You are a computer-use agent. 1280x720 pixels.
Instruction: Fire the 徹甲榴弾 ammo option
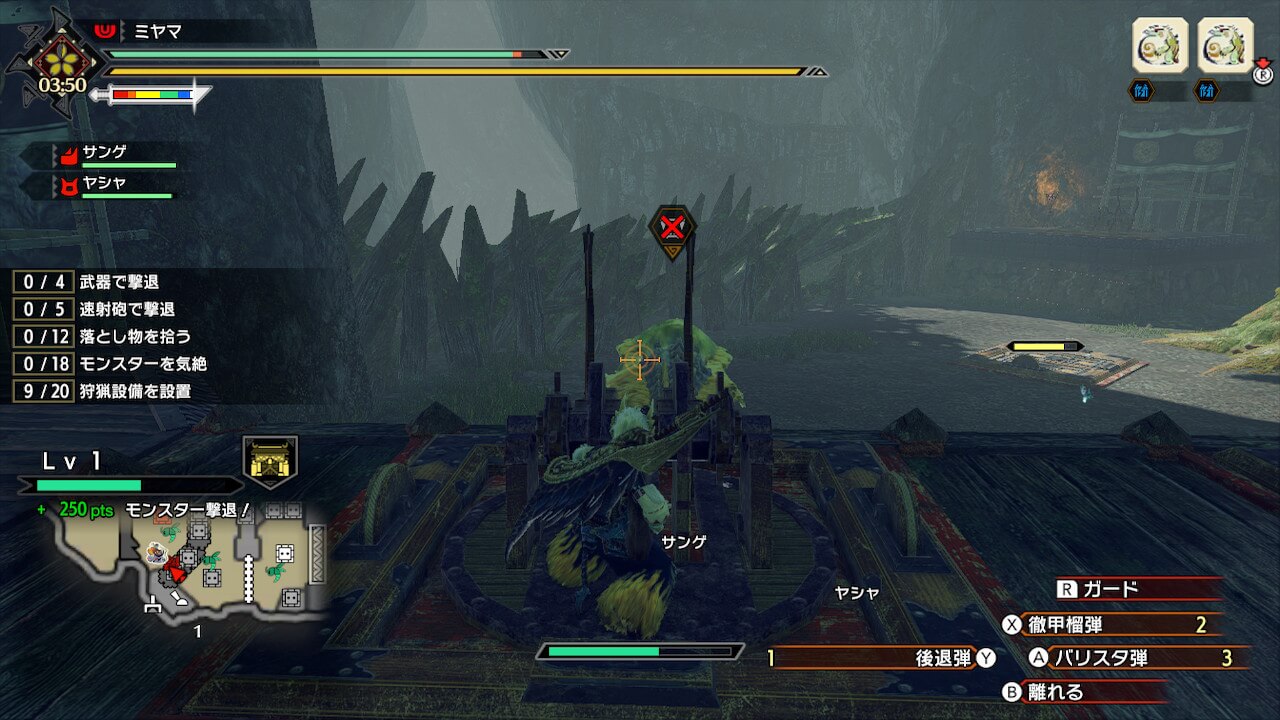click(1080, 625)
